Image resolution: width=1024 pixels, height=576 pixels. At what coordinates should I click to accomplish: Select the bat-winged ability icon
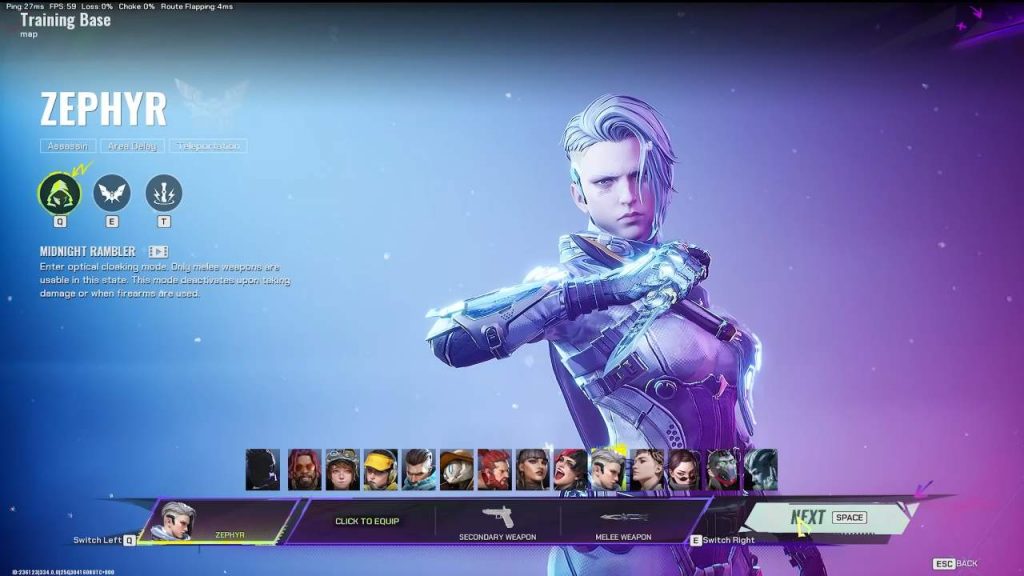[112, 192]
